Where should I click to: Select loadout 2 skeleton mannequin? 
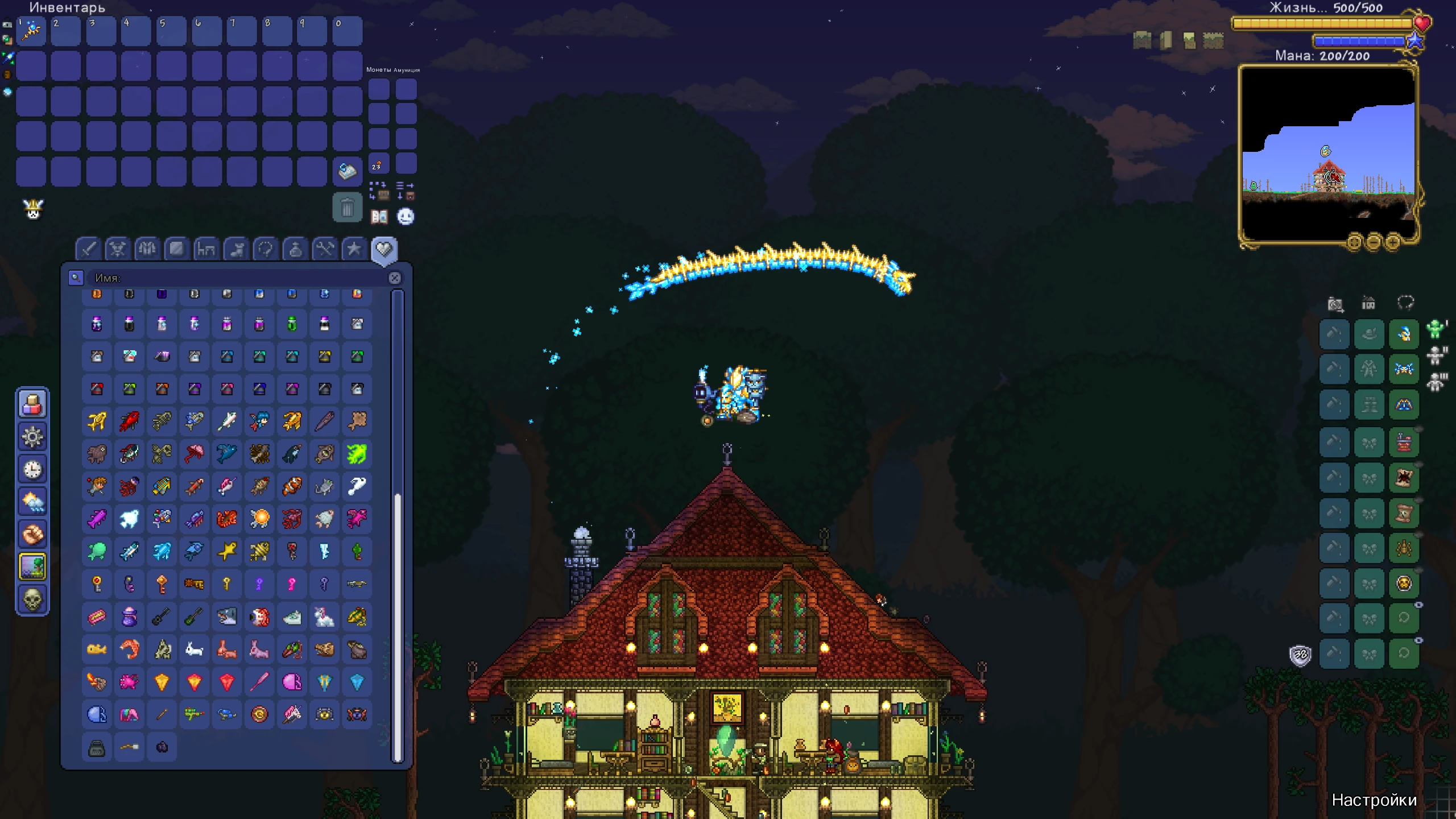tap(1436, 355)
